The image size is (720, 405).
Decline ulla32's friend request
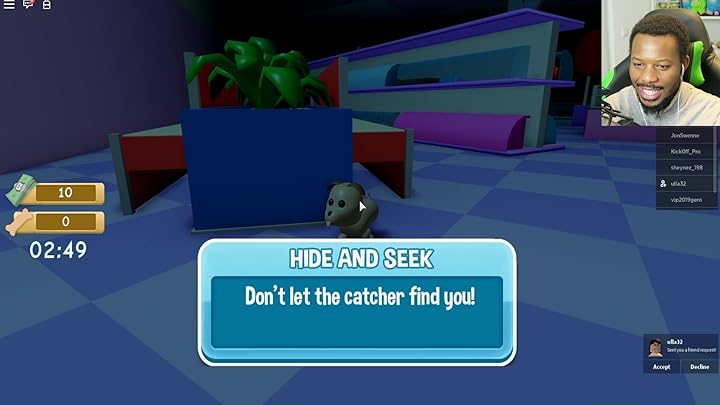[x=699, y=367]
